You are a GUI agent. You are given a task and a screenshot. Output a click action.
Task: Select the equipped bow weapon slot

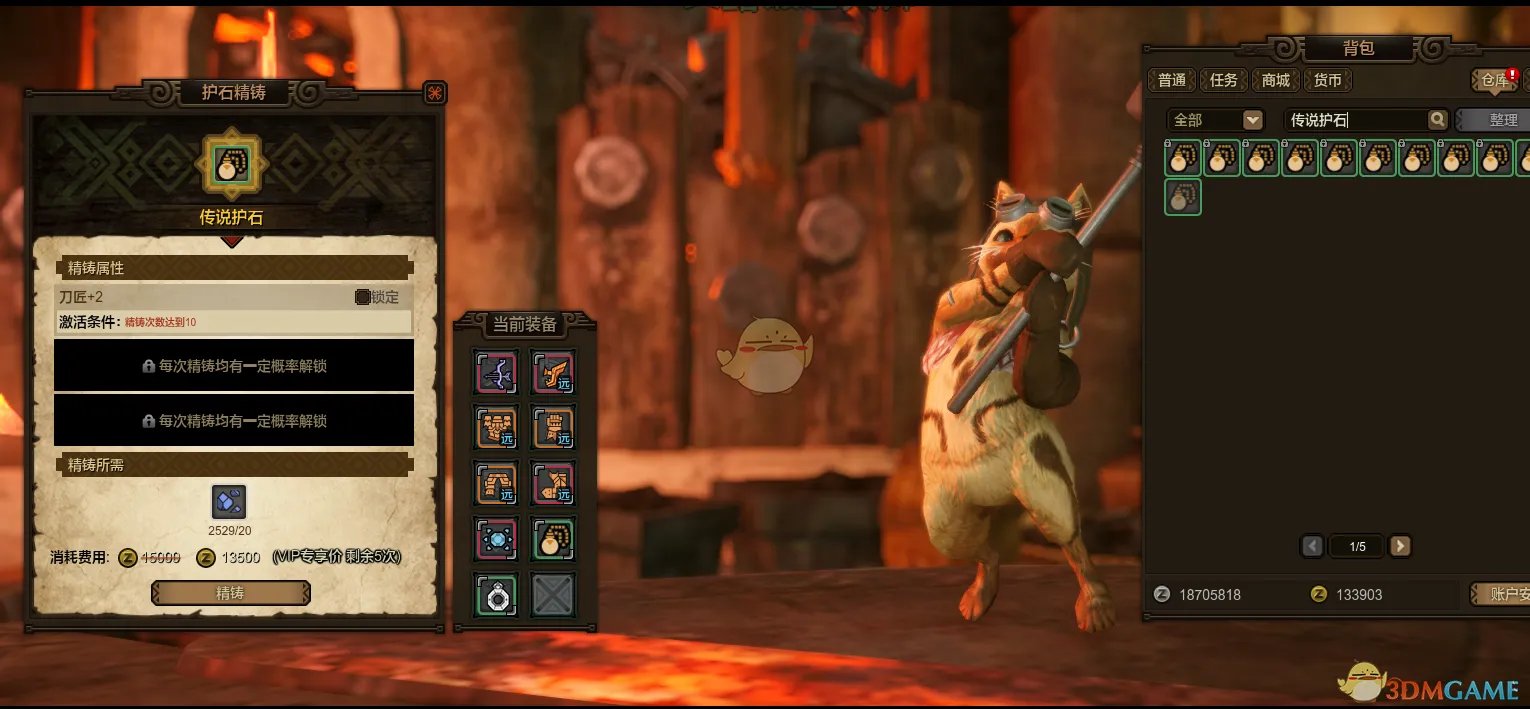click(497, 373)
